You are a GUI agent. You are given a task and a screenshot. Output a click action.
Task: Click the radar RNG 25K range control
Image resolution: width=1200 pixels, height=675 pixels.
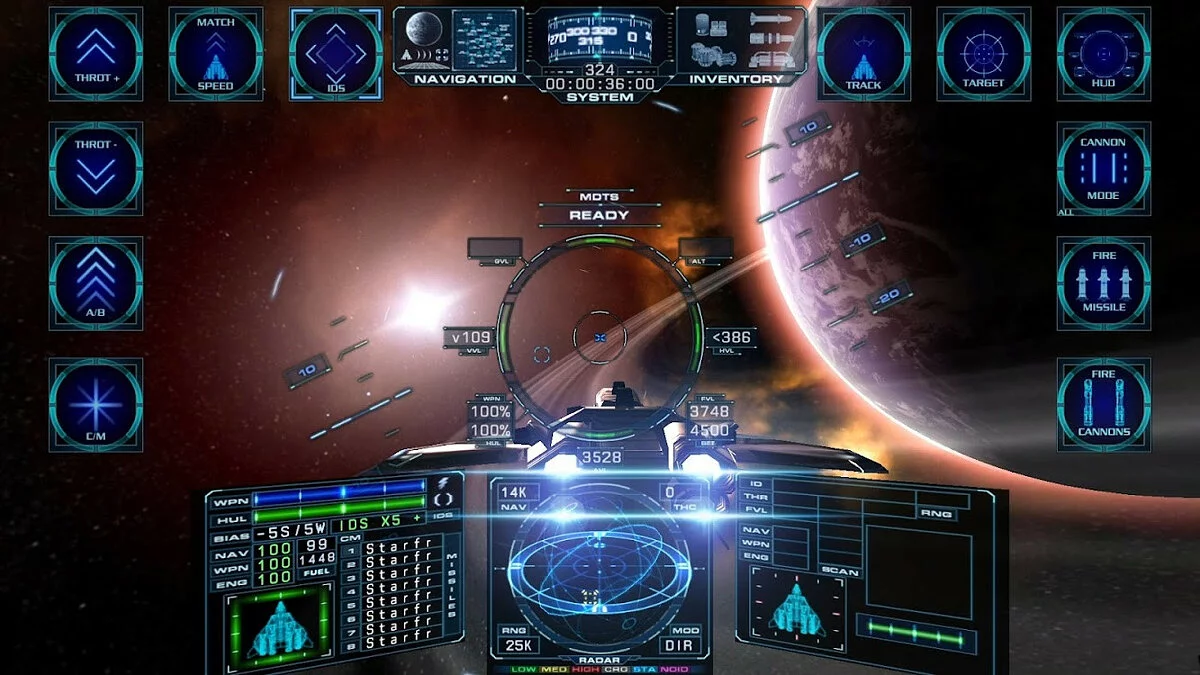click(x=516, y=641)
